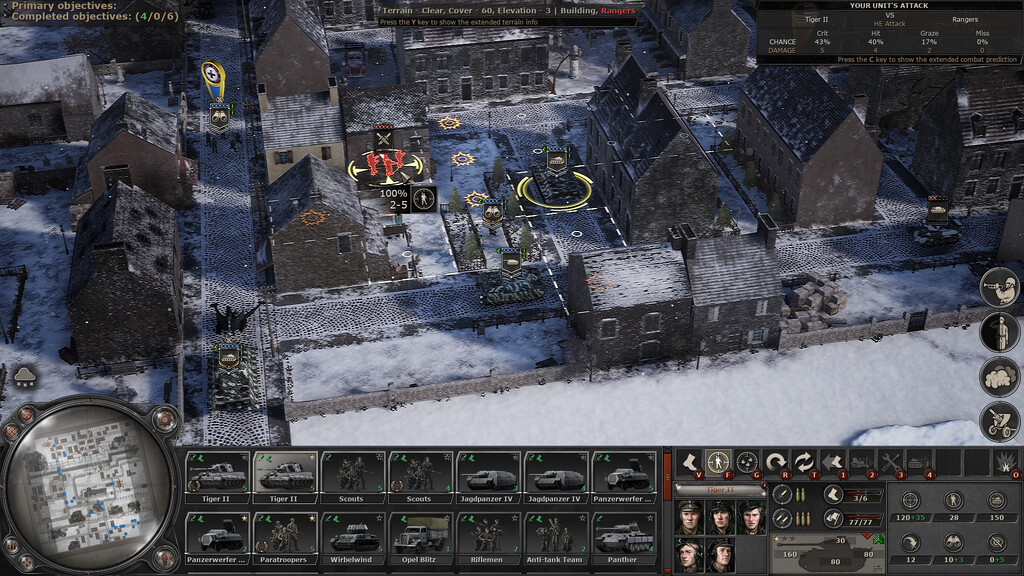Select the Anti-tank Team card
The width and height of the screenshot is (1024, 576).
555,536
